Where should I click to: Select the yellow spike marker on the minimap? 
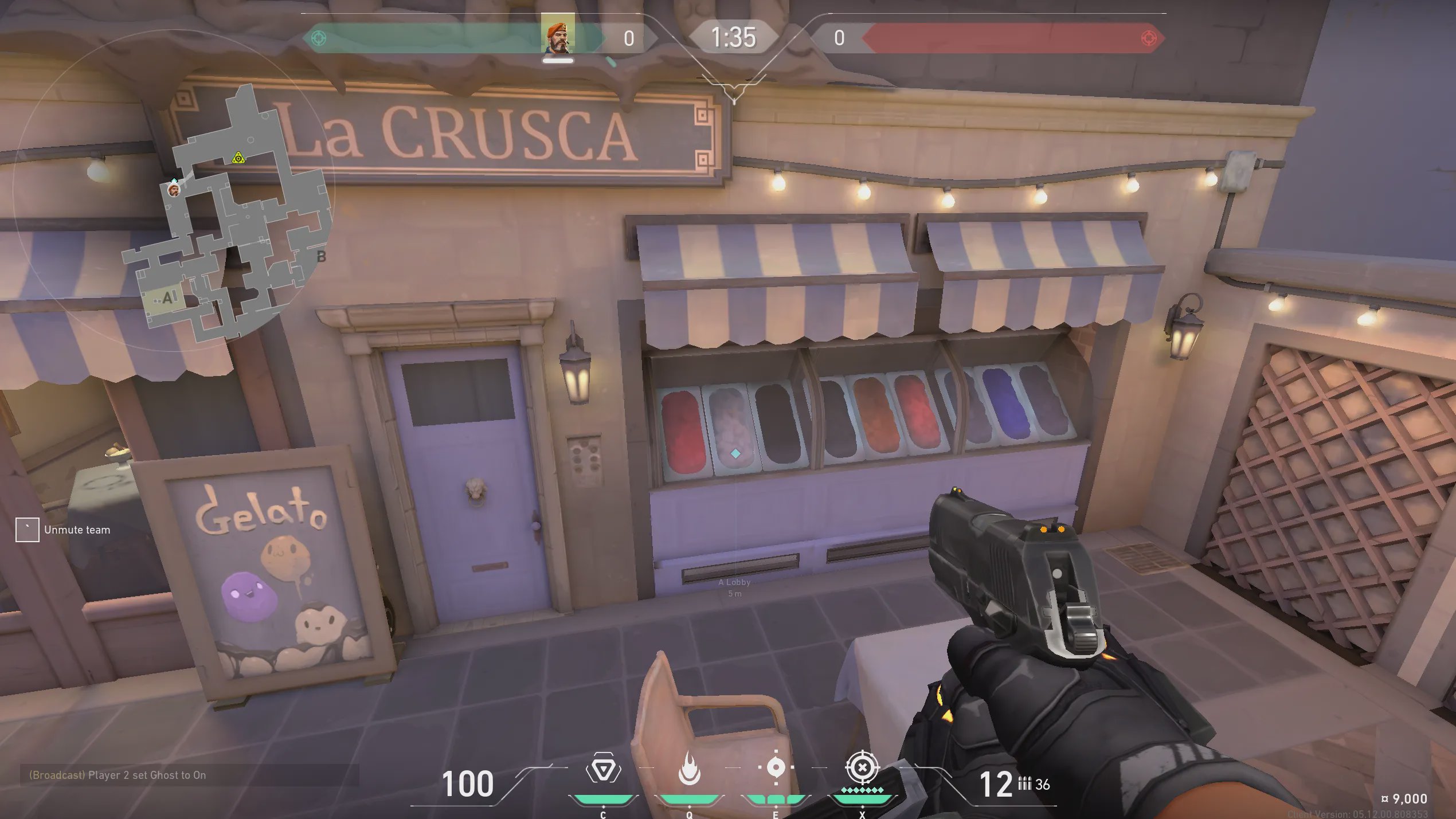[x=238, y=158]
